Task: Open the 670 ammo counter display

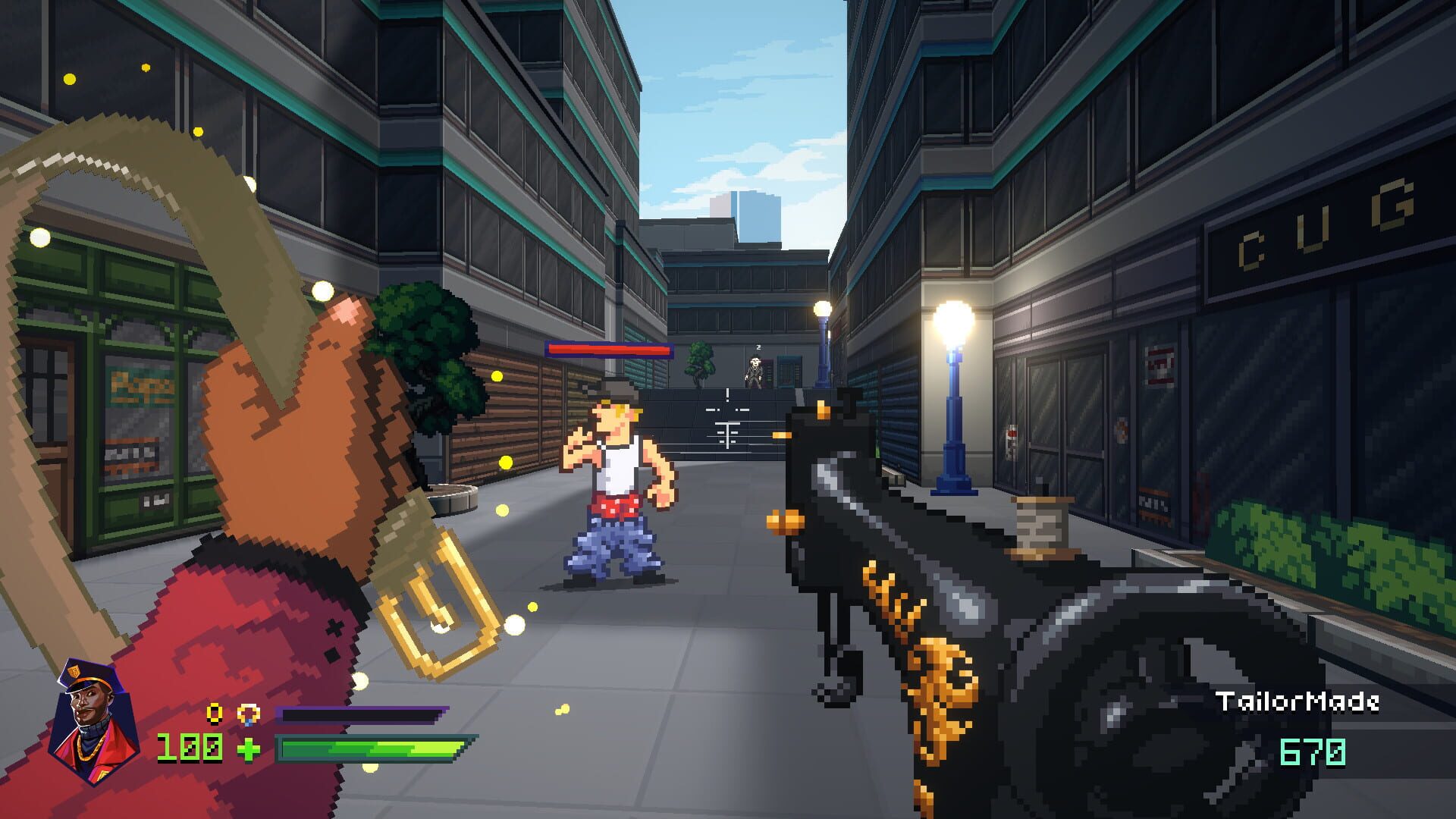Action: 1313,750
